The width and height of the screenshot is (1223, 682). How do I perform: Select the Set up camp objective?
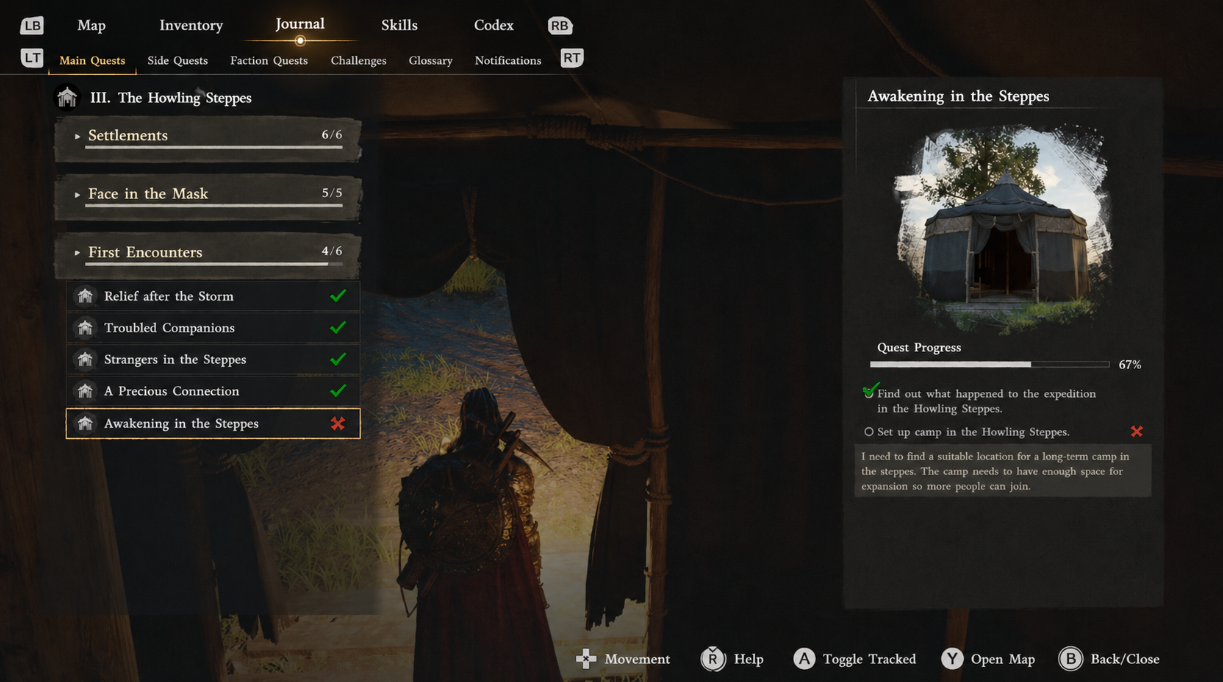[x=972, y=432]
